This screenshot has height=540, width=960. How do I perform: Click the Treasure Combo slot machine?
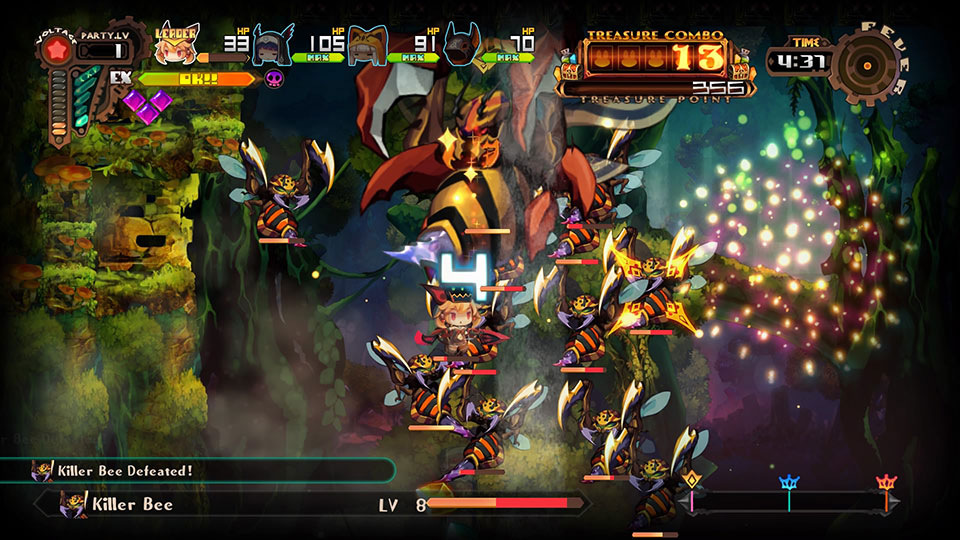click(657, 57)
